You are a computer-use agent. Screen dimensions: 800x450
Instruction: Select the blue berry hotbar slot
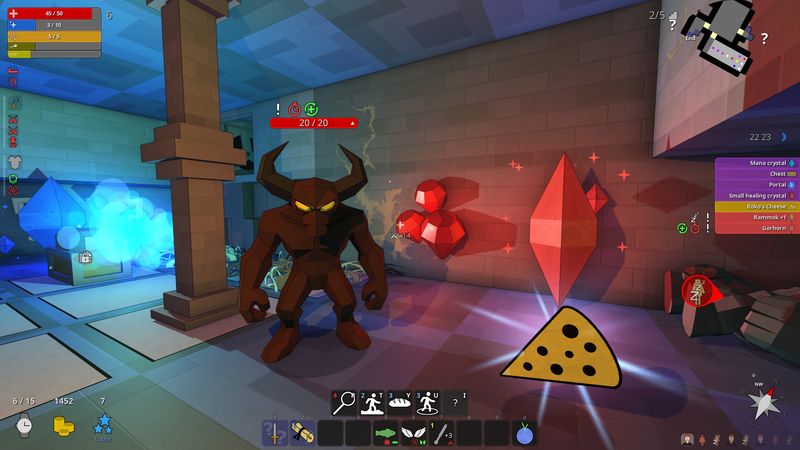(x=526, y=433)
